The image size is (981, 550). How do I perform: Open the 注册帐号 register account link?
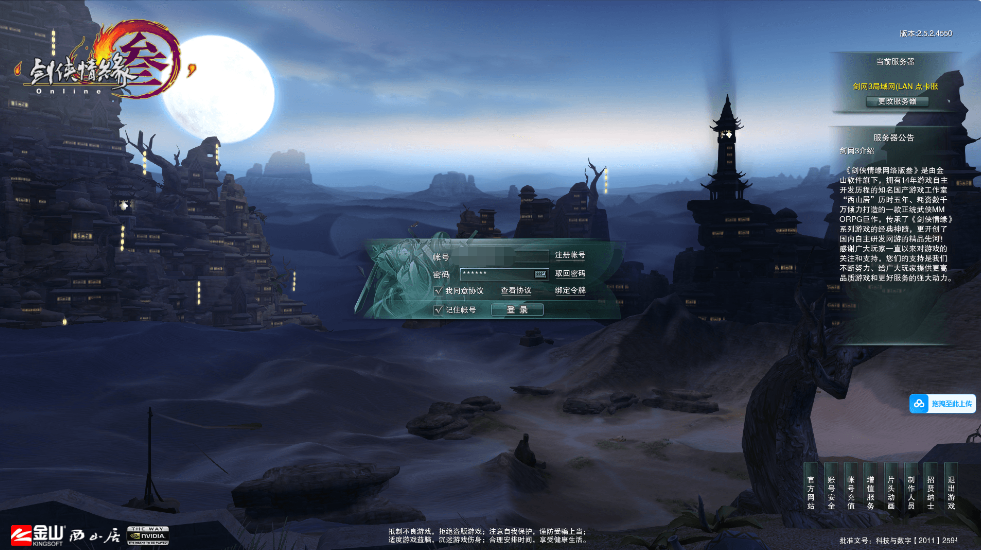click(570, 256)
